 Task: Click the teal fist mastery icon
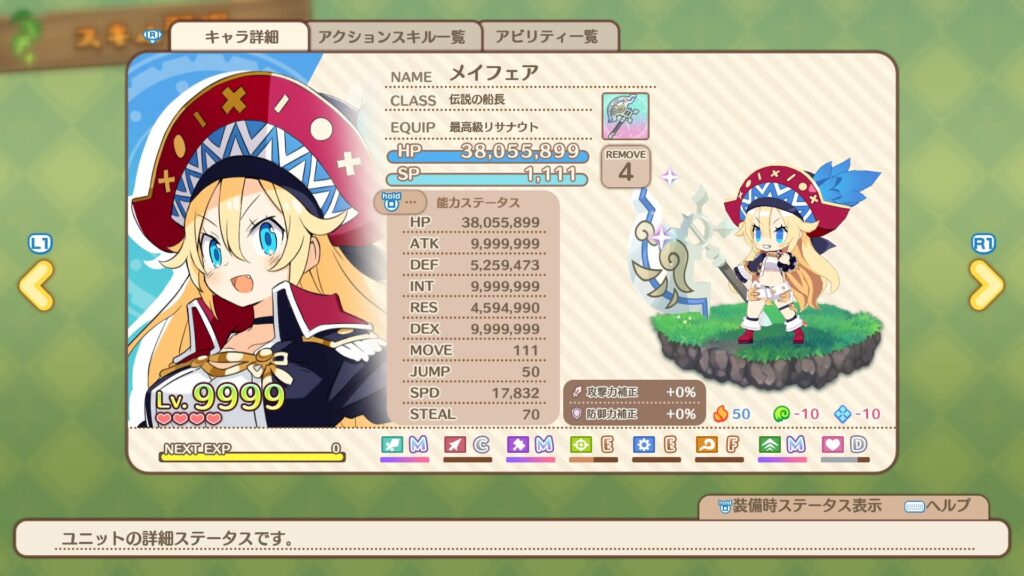click(x=392, y=444)
